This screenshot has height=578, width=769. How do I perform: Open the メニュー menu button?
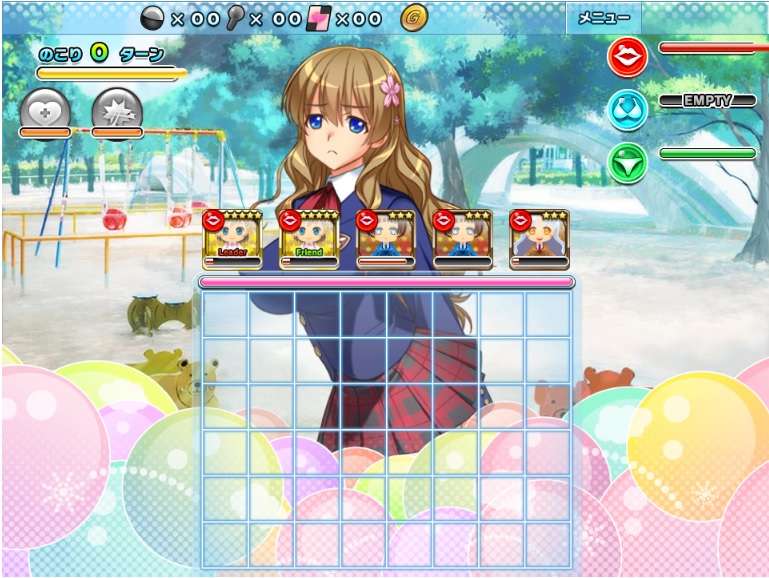pyautogui.click(x=603, y=17)
